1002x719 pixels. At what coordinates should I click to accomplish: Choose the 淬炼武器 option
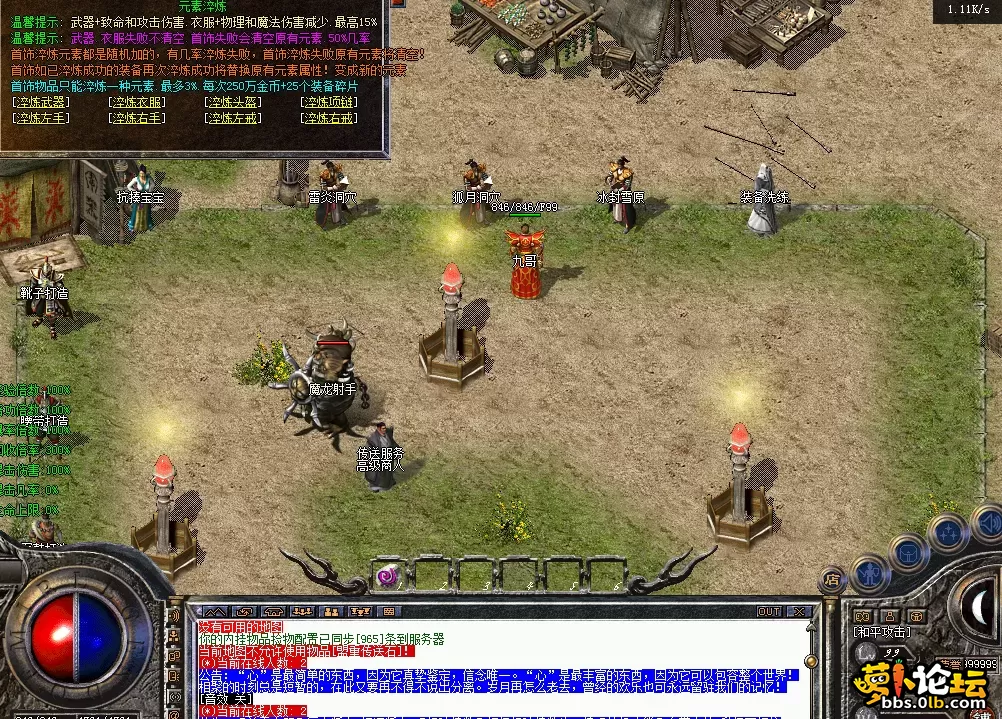point(41,102)
